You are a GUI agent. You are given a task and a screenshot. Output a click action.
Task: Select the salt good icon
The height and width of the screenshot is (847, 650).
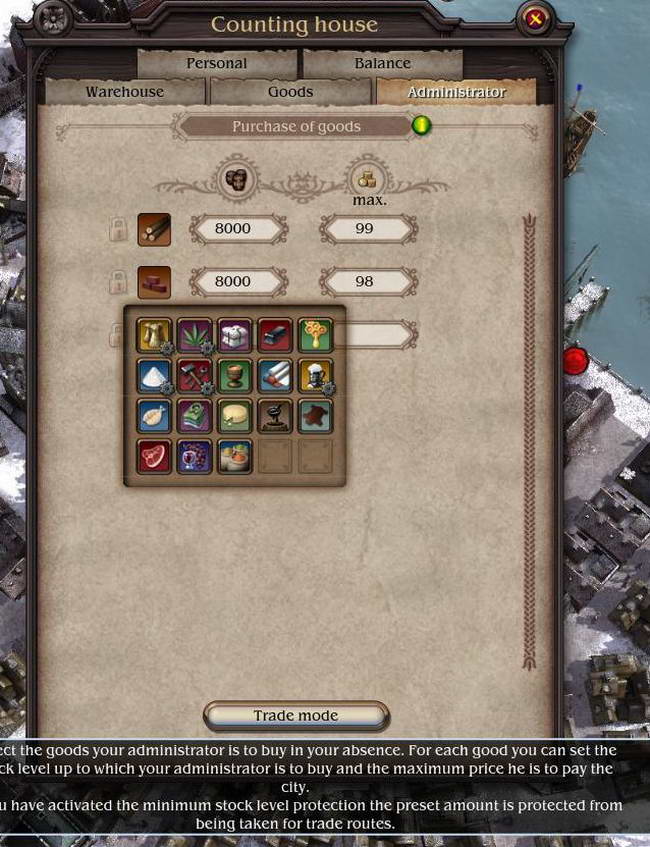pyautogui.click(x=153, y=376)
